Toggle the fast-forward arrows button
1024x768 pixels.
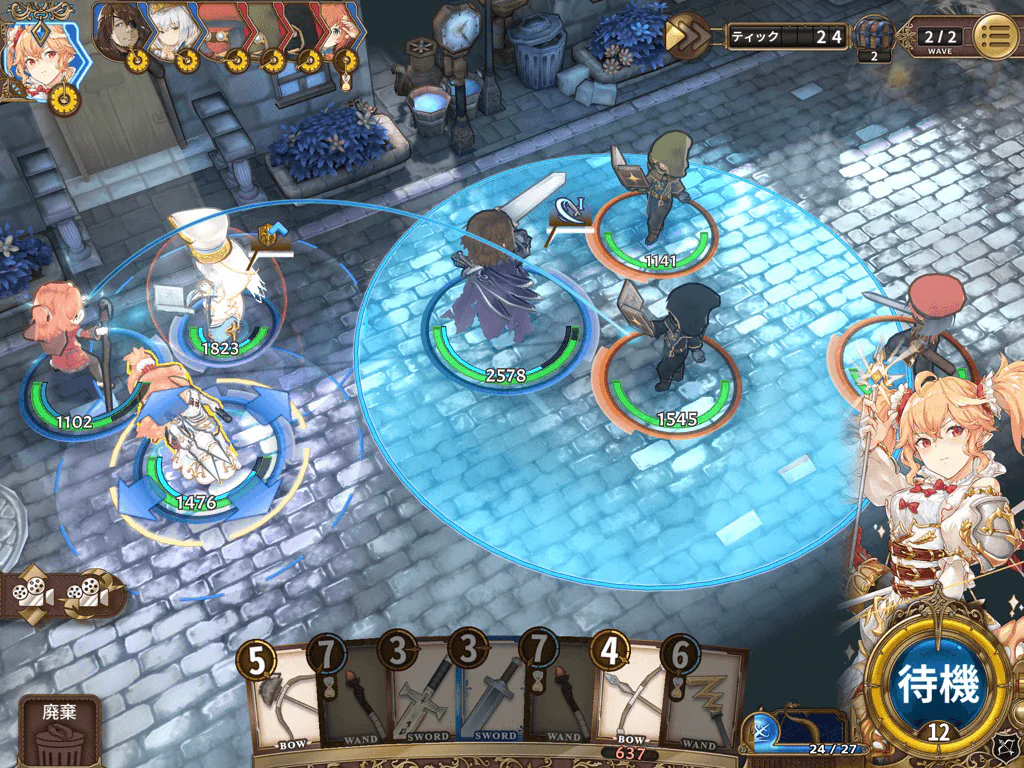[689, 37]
